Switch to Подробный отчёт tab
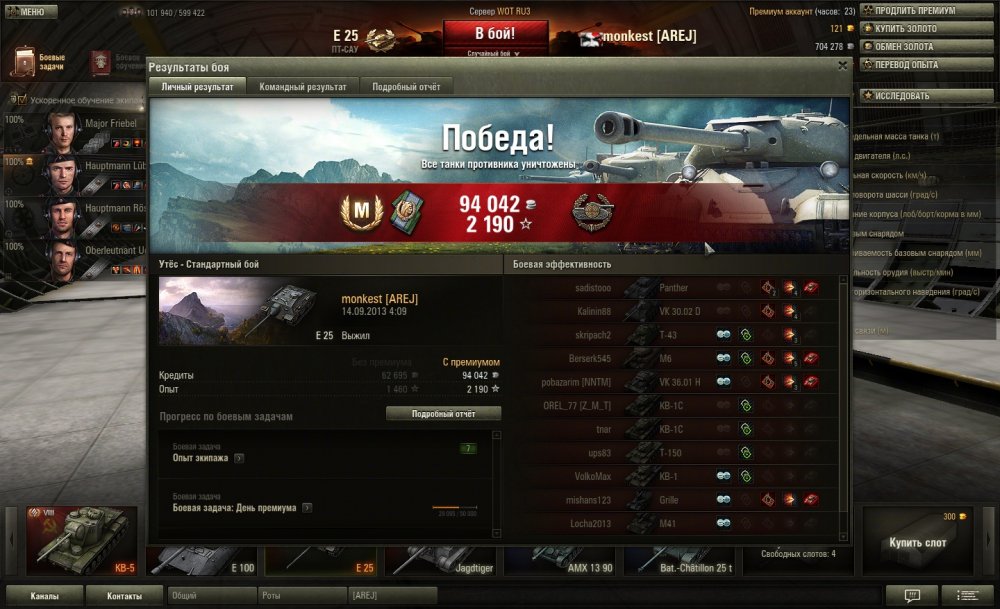The height and width of the screenshot is (609, 1000). click(406, 87)
